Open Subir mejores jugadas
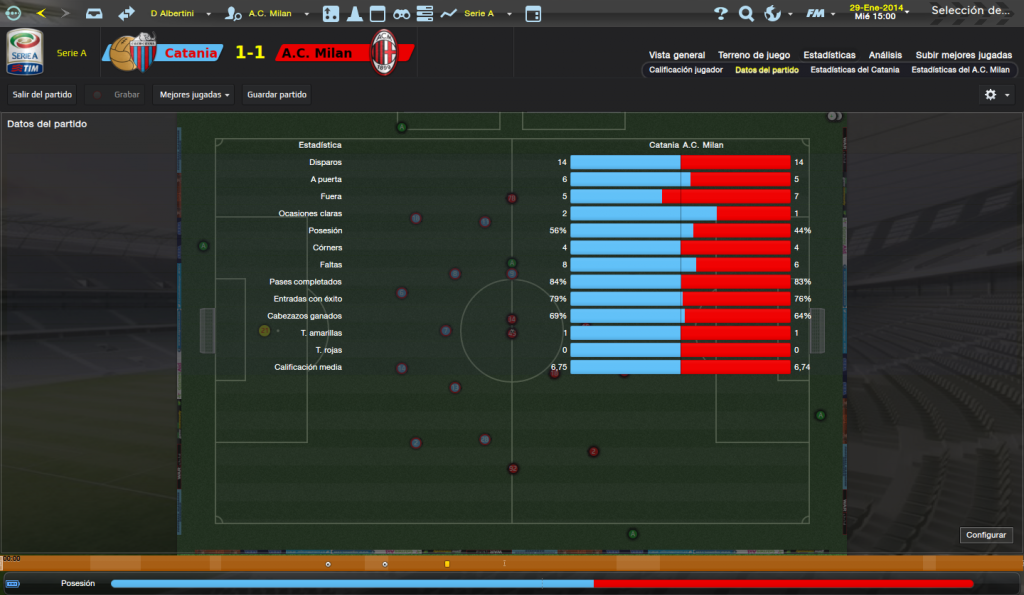Image resolution: width=1024 pixels, height=595 pixels. click(963, 55)
